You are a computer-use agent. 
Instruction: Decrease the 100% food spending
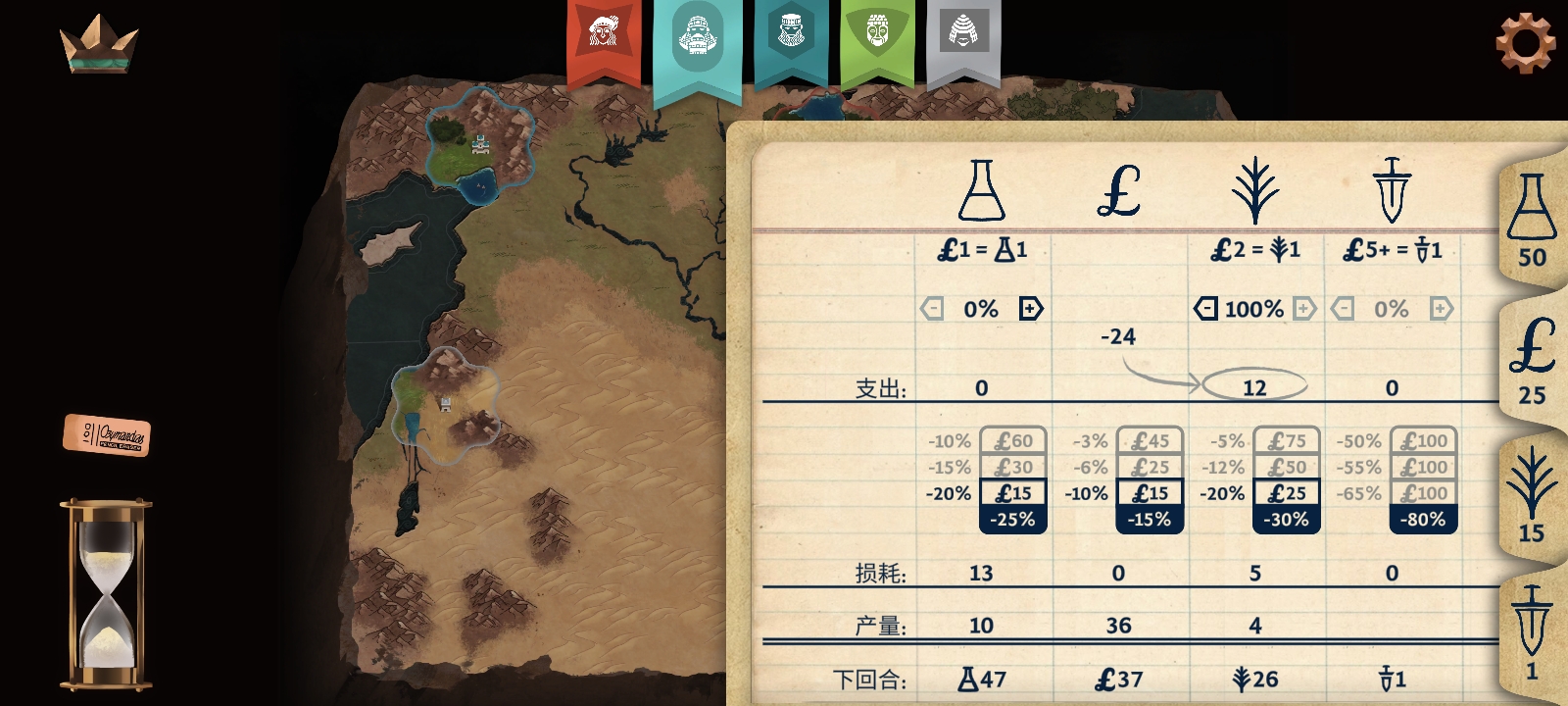pyautogui.click(x=1204, y=309)
